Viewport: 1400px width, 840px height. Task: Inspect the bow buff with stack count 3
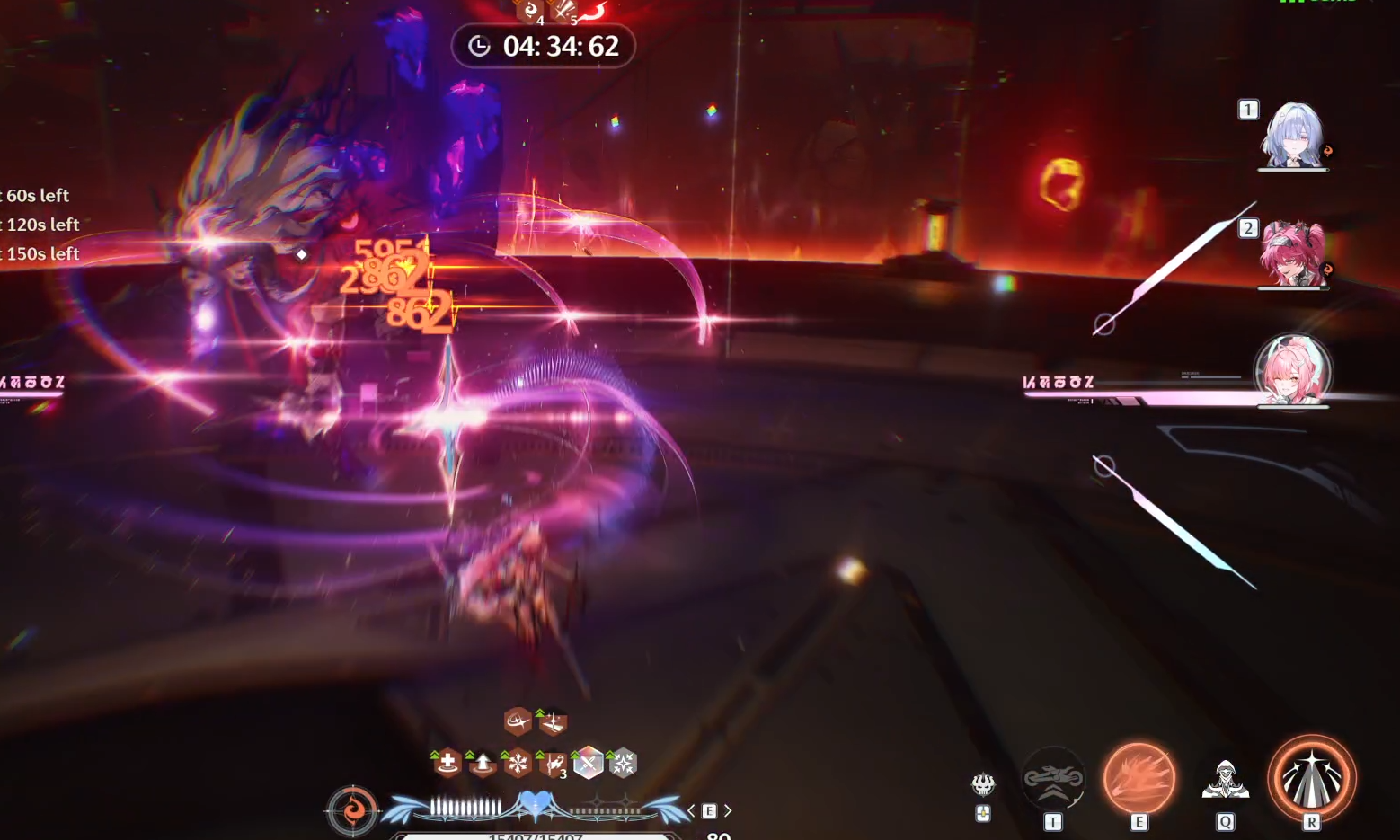[553, 764]
